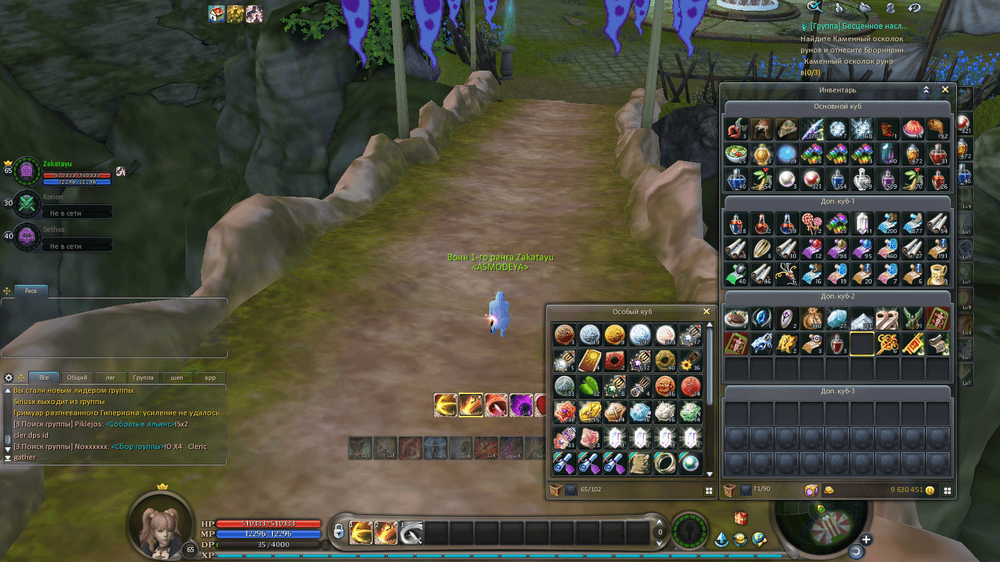Screen dimensions: 1000x562
Task: Select the golden key item in Доп. куб-2
Action: [887, 344]
